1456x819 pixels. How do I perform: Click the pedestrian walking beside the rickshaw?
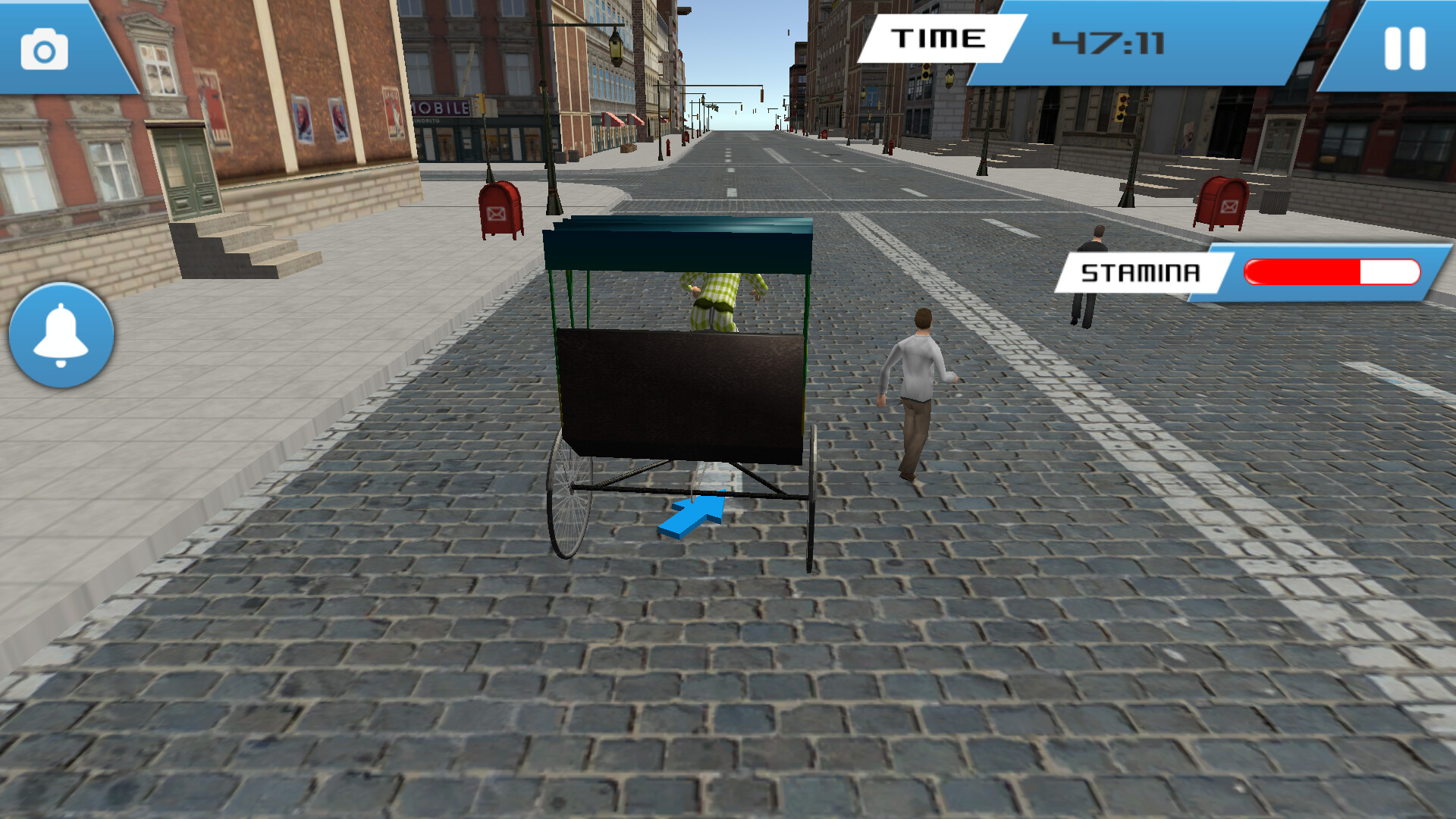[x=919, y=387]
